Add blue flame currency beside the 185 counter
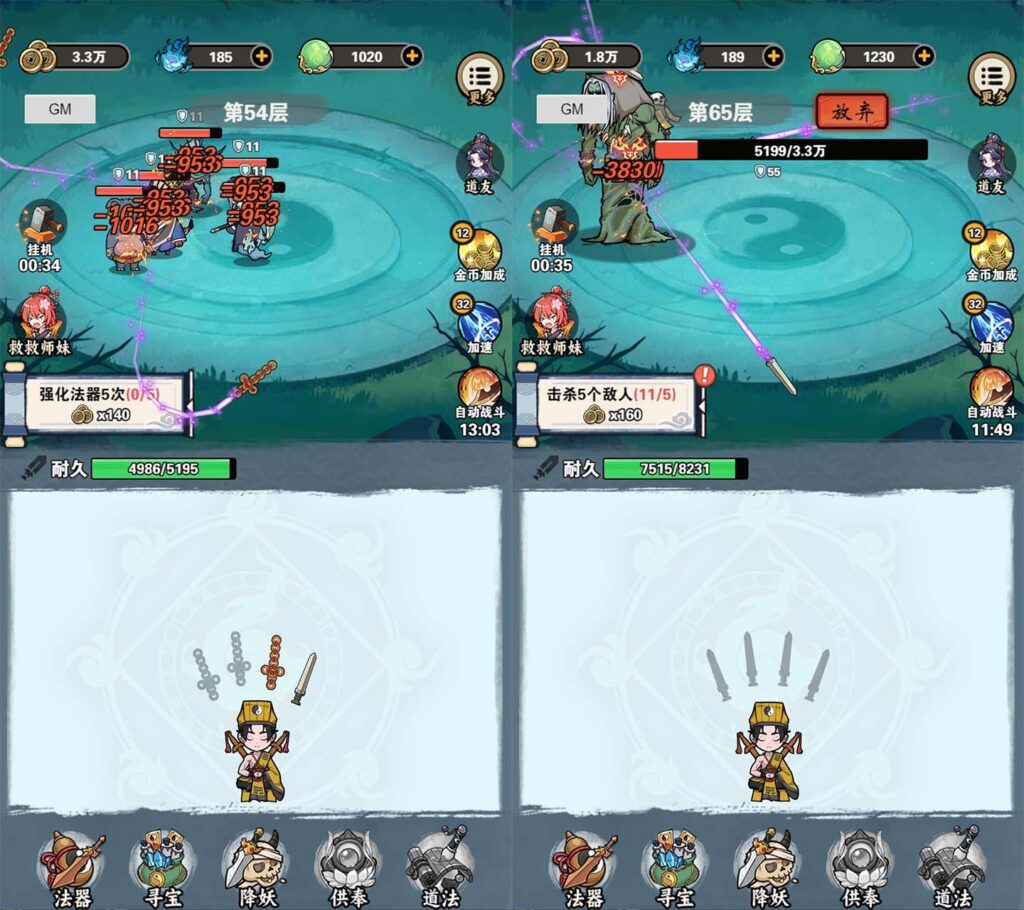Viewport: 1024px width, 910px height. pos(262,56)
